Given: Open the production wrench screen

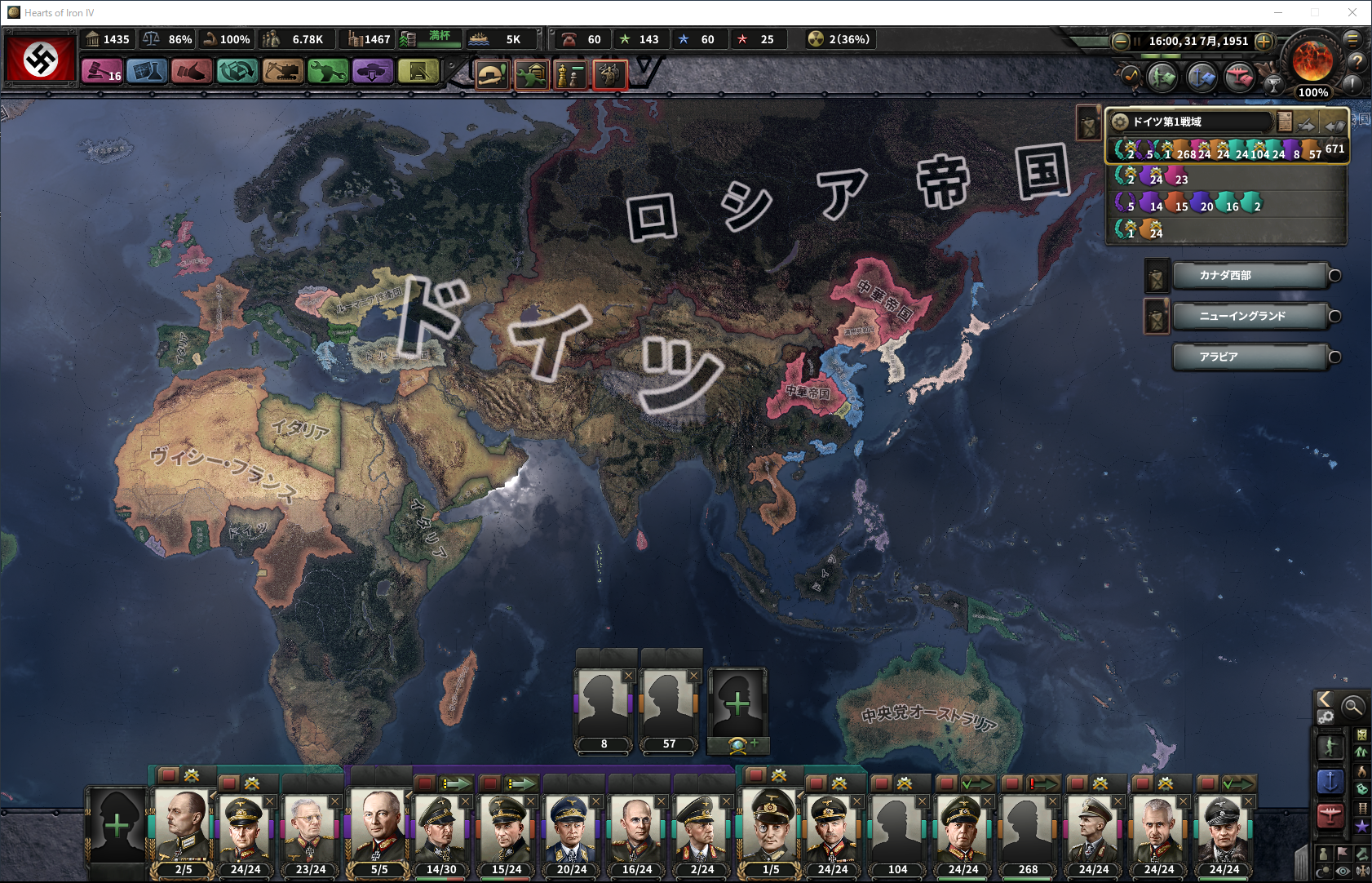Looking at the screenshot, I should [x=327, y=72].
